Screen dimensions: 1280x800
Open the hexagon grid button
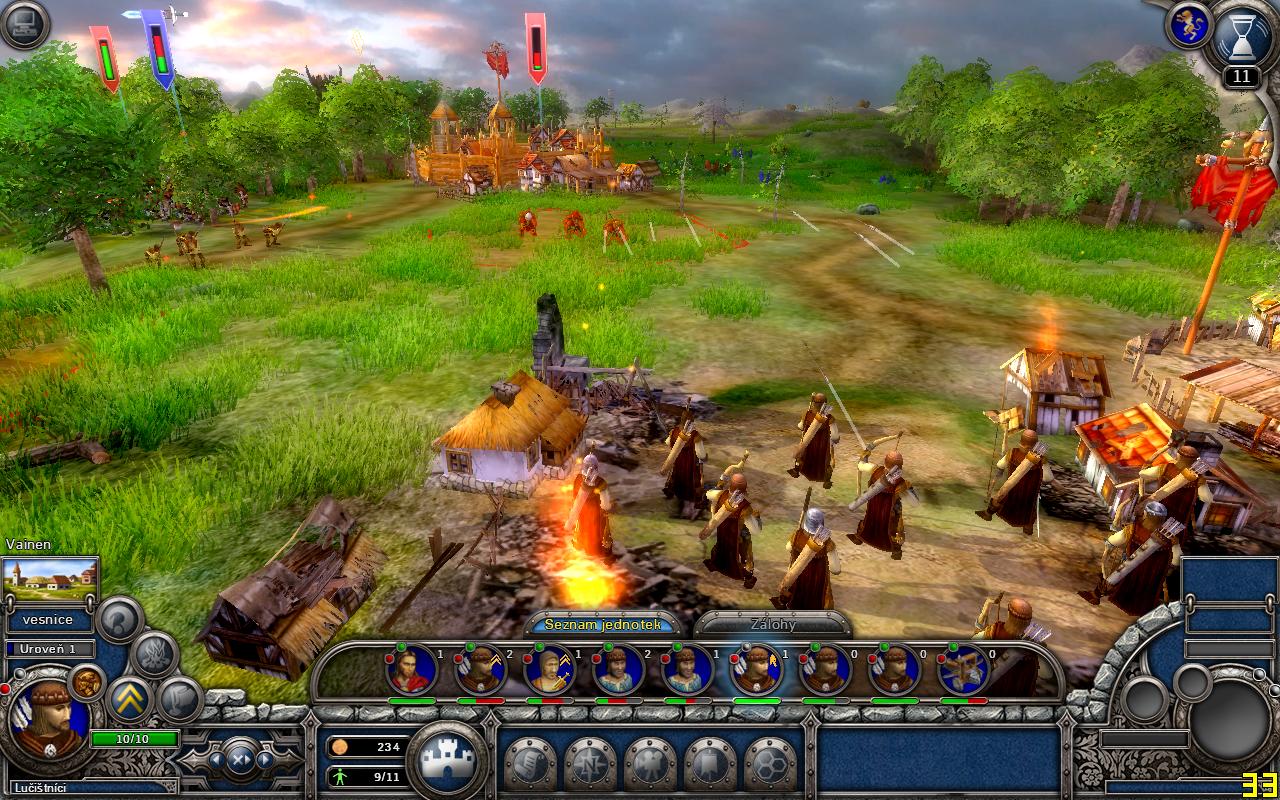[769, 765]
